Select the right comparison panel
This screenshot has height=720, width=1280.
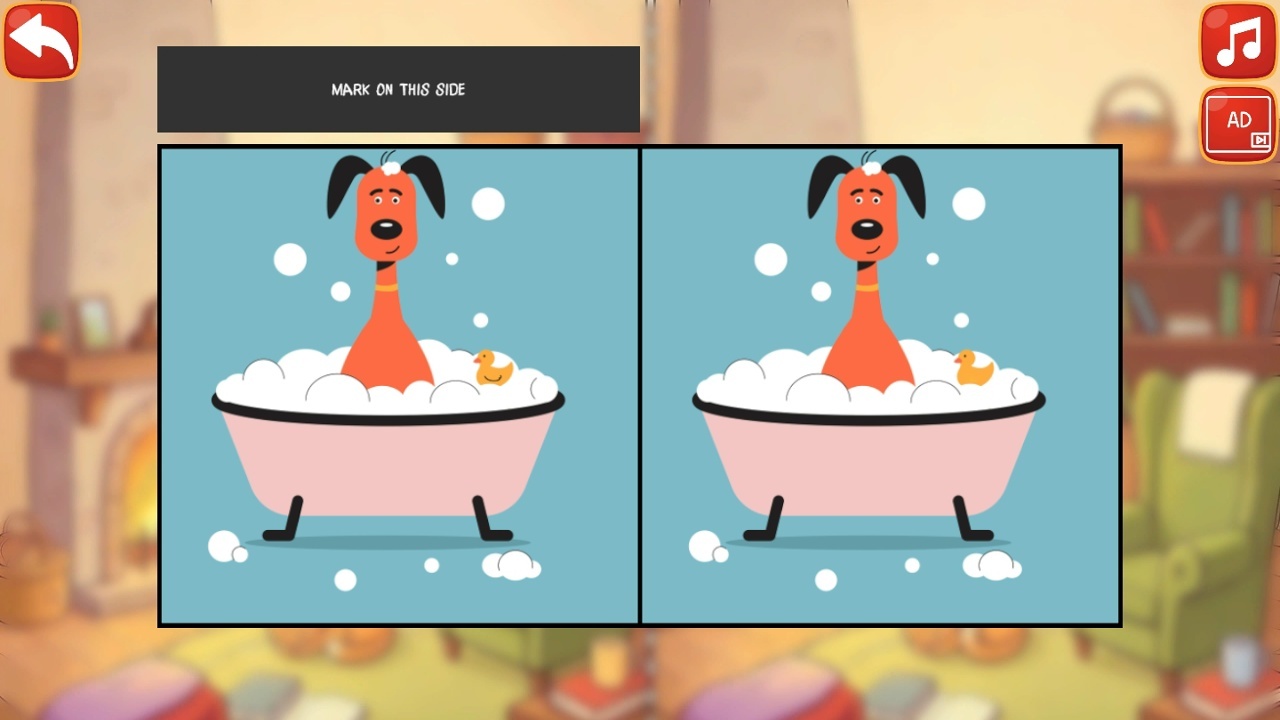pos(880,385)
